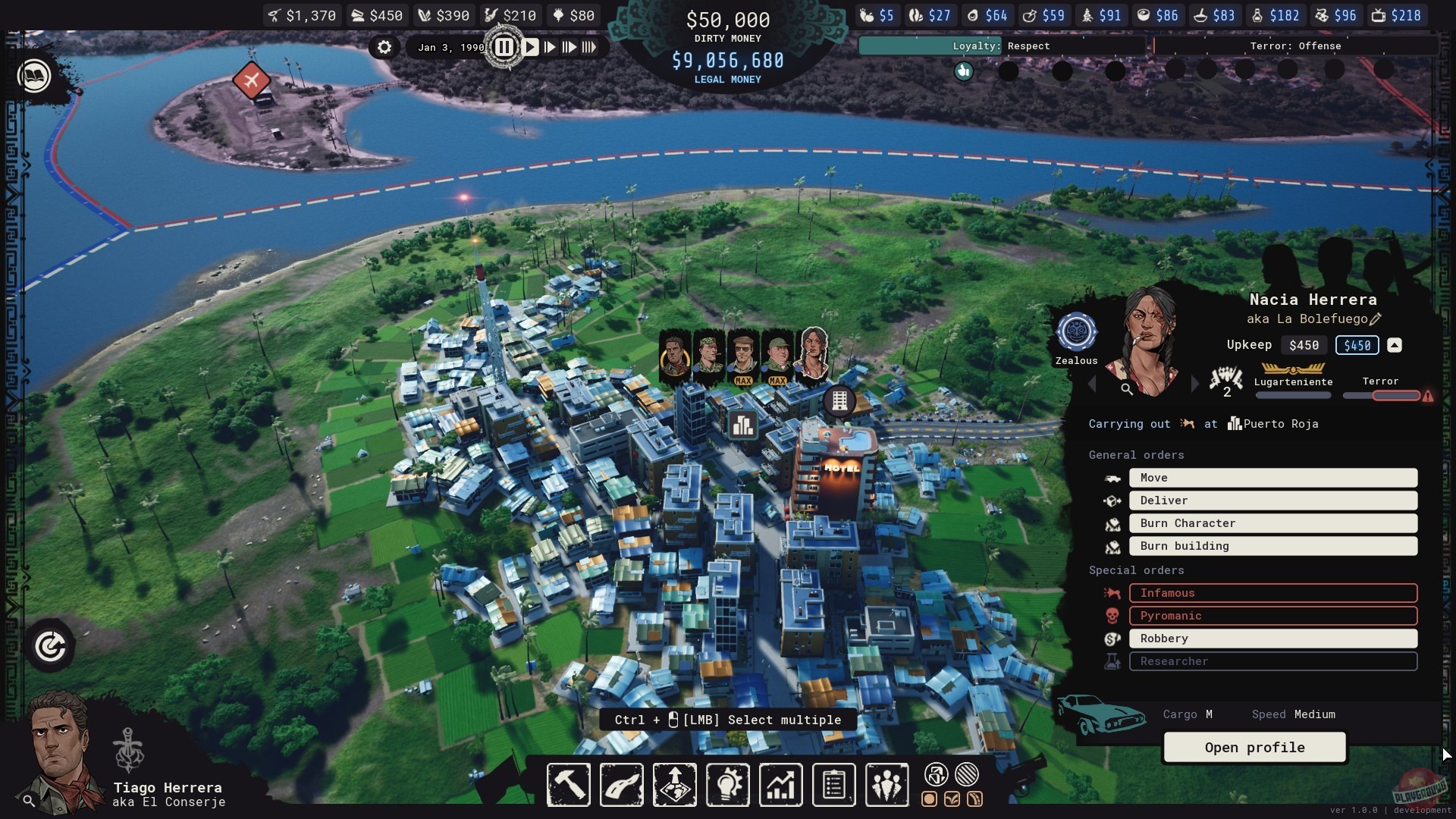
Task: Pause the game with the pause button
Action: [x=505, y=46]
